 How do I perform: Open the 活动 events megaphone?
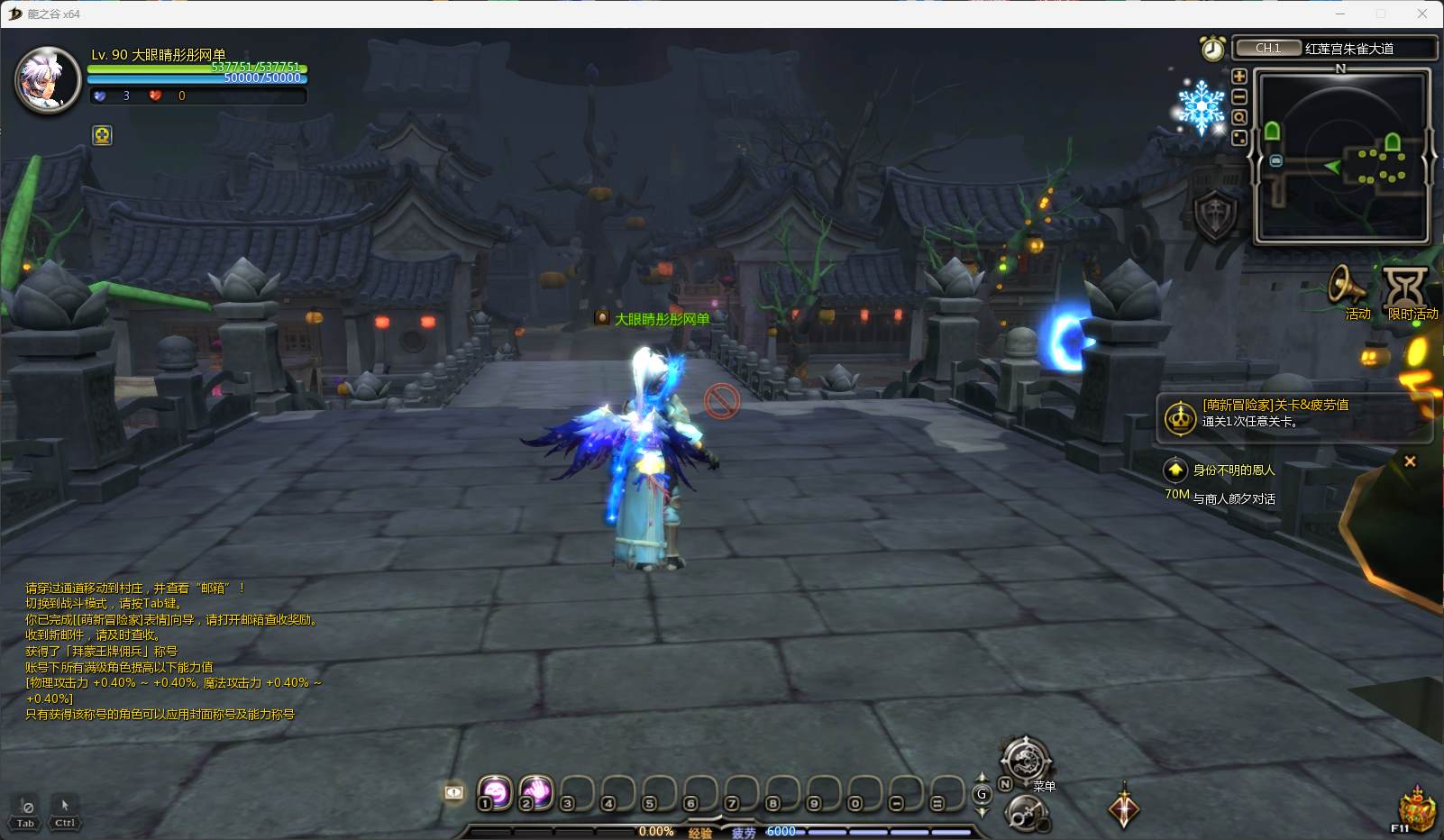point(1350,288)
